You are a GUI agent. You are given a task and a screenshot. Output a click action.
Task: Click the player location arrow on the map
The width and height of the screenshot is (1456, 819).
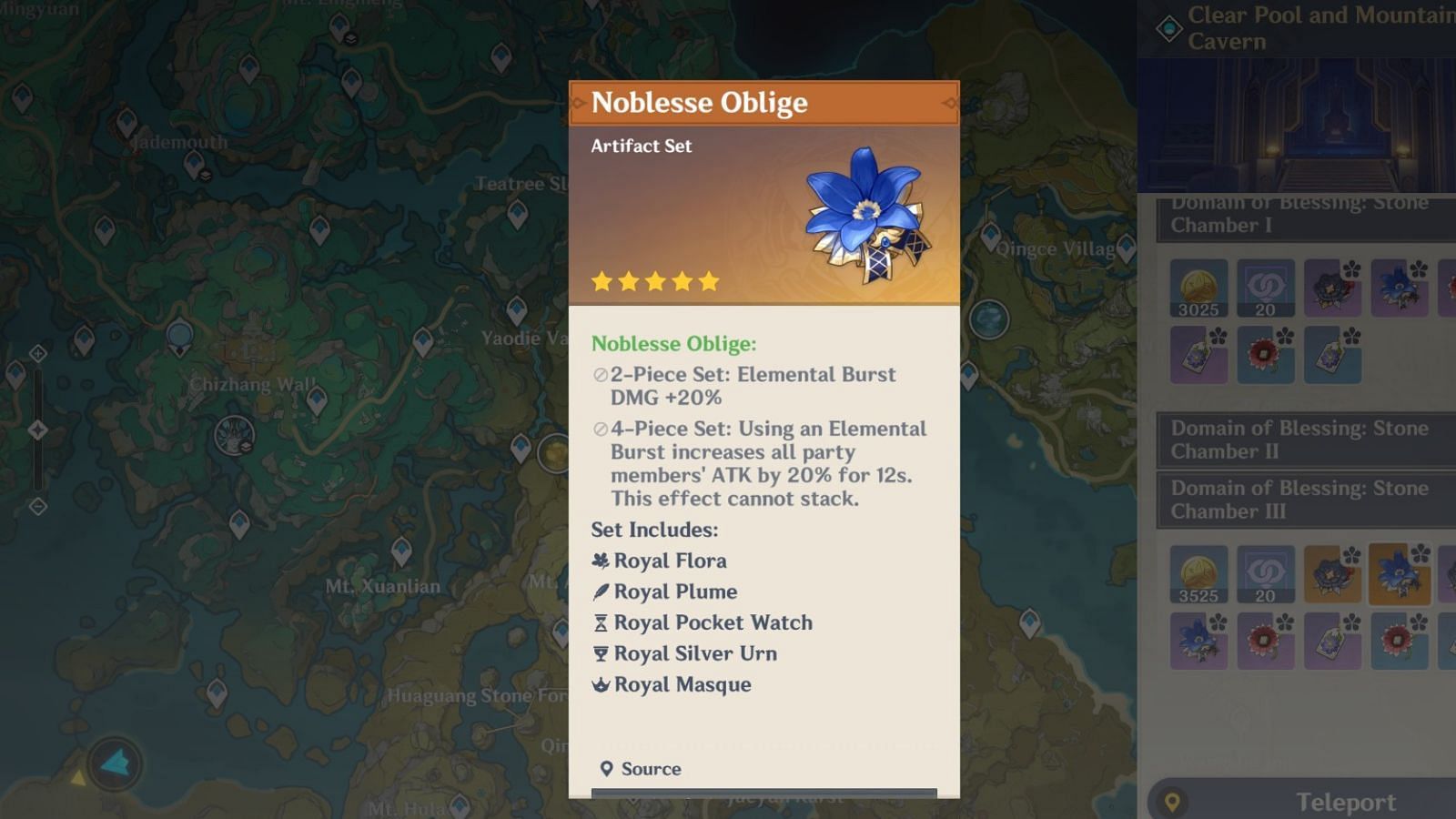tap(116, 763)
